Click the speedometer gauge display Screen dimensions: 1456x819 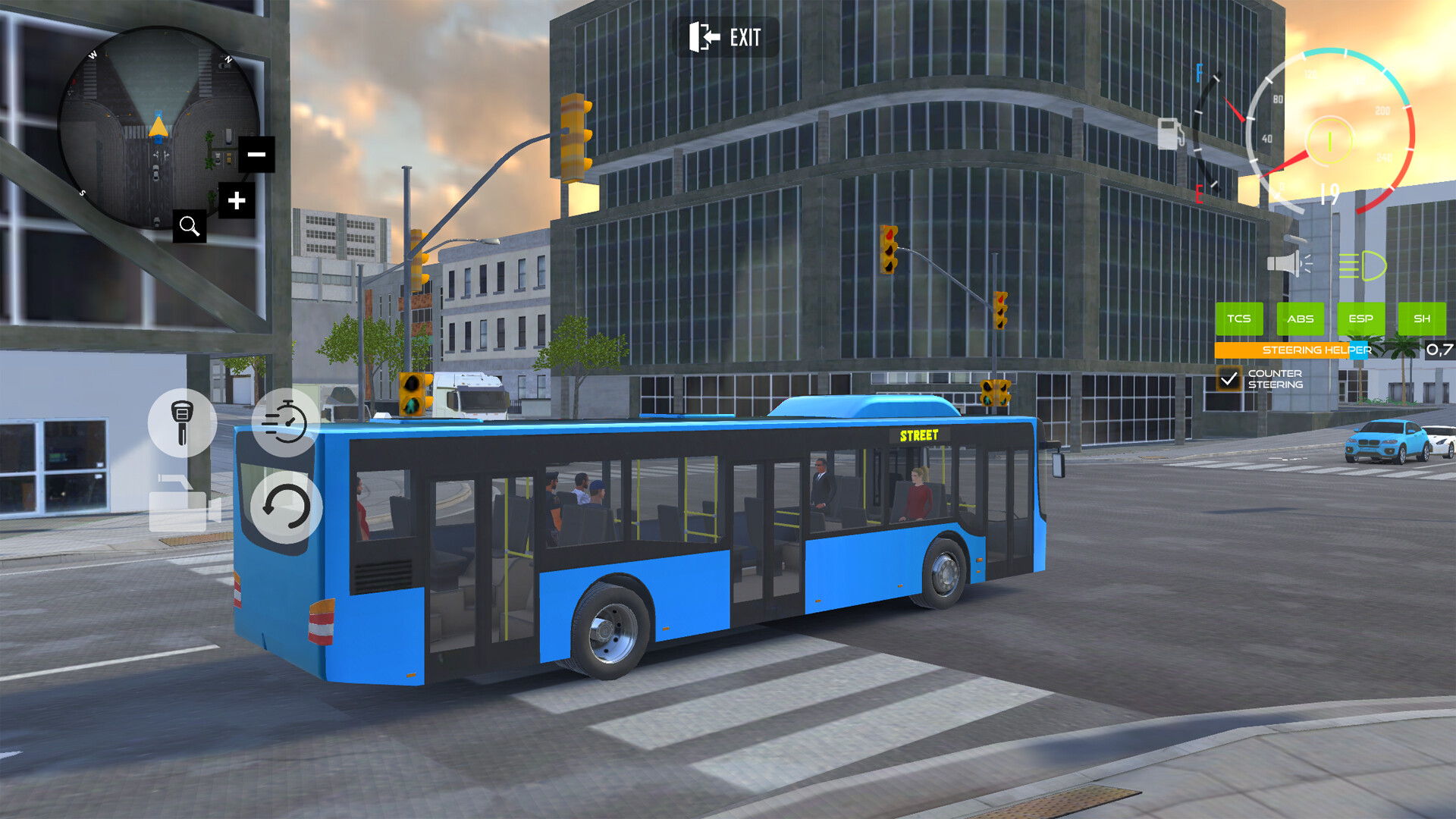[1328, 140]
